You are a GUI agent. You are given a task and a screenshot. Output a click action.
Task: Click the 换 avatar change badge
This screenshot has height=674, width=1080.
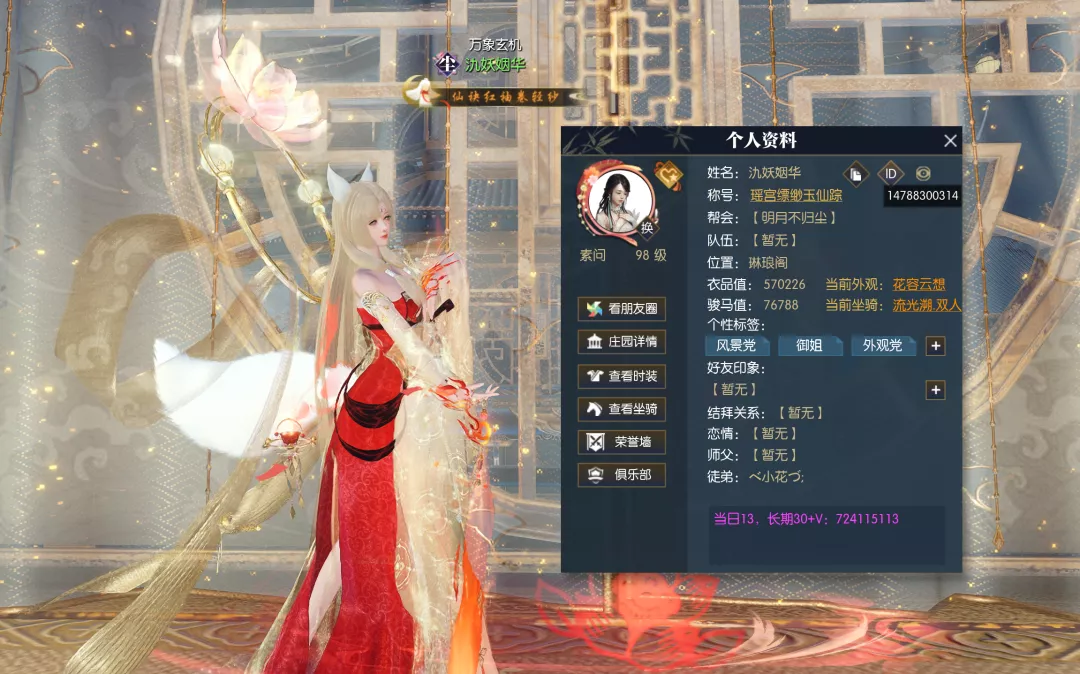click(647, 228)
